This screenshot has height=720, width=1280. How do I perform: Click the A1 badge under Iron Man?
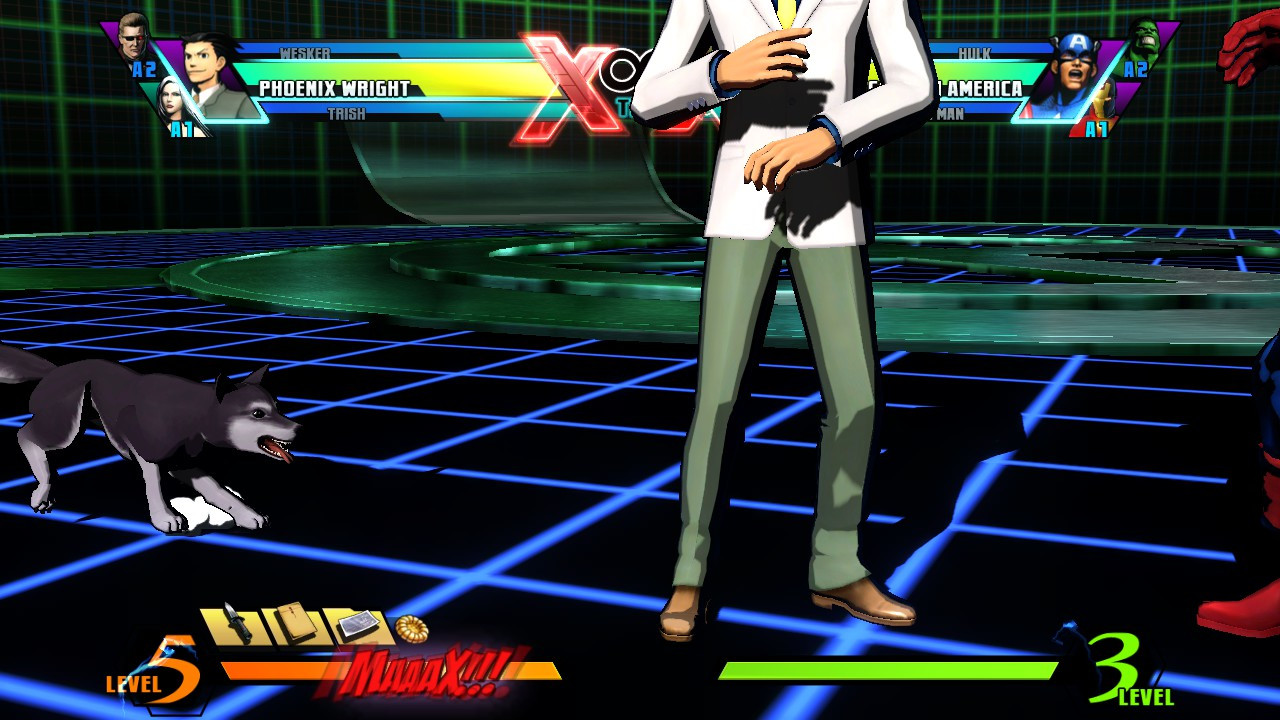point(1095,129)
